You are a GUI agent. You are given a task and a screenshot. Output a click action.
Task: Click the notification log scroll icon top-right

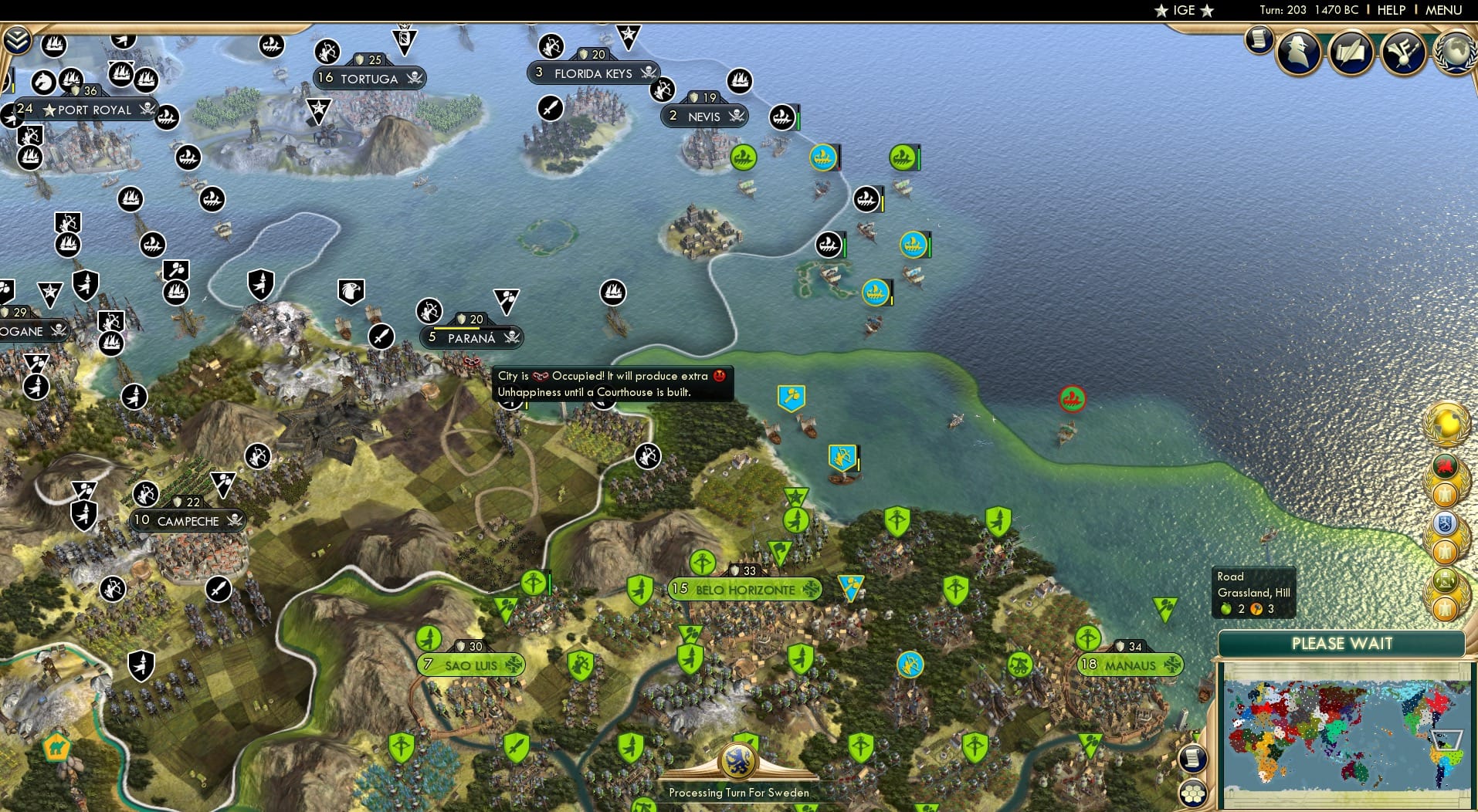tap(1258, 40)
